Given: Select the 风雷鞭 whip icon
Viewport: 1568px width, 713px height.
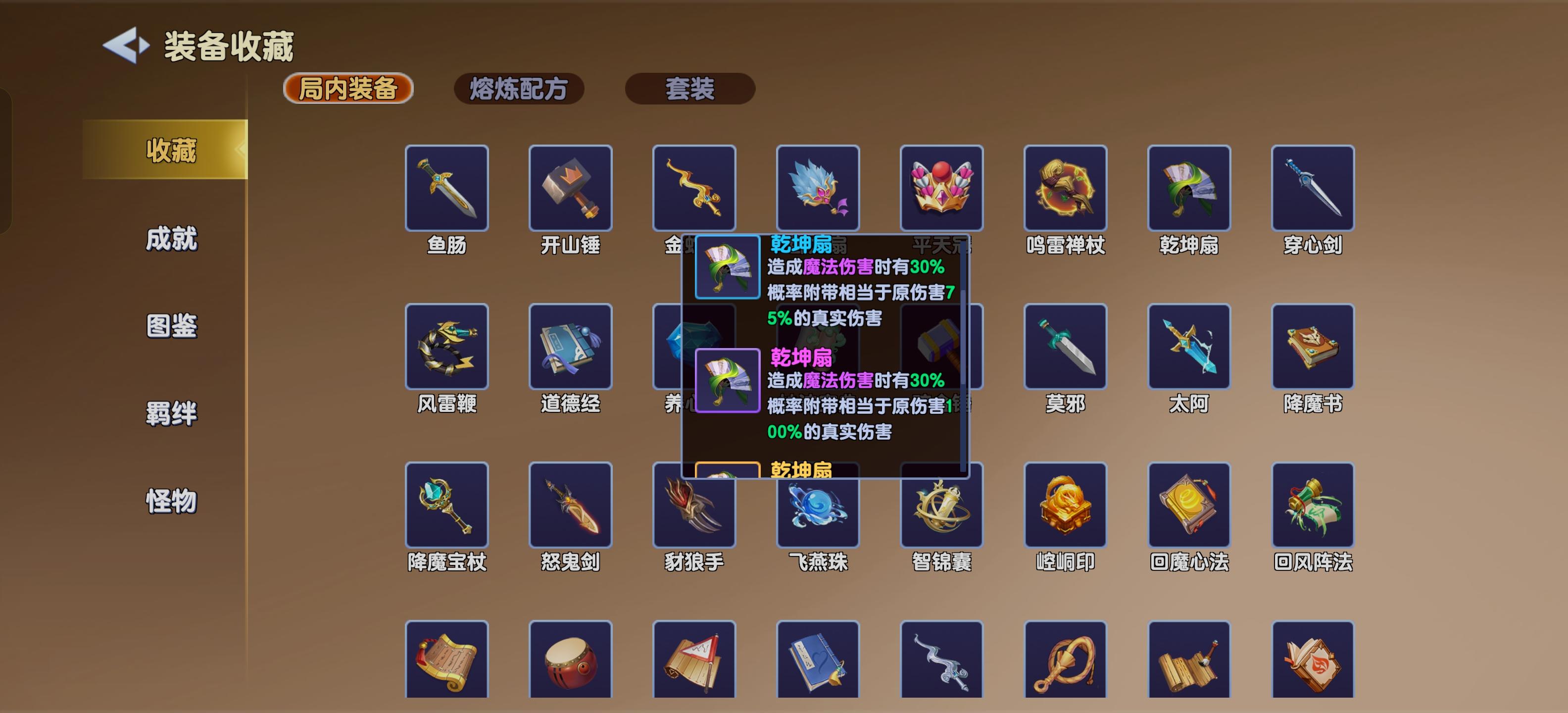Looking at the screenshot, I should click(x=447, y=347).
